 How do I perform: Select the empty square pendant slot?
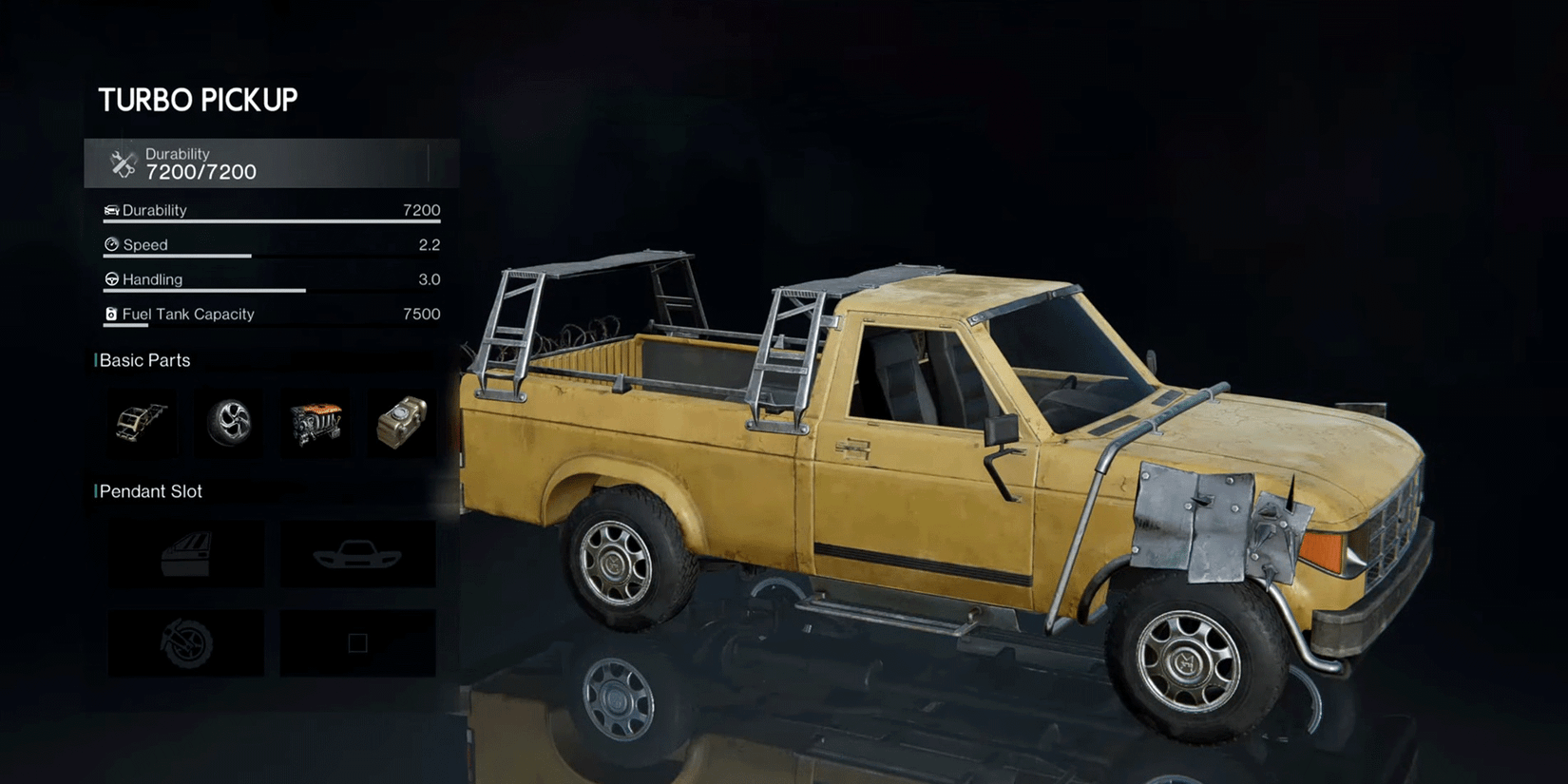point(357,642)
